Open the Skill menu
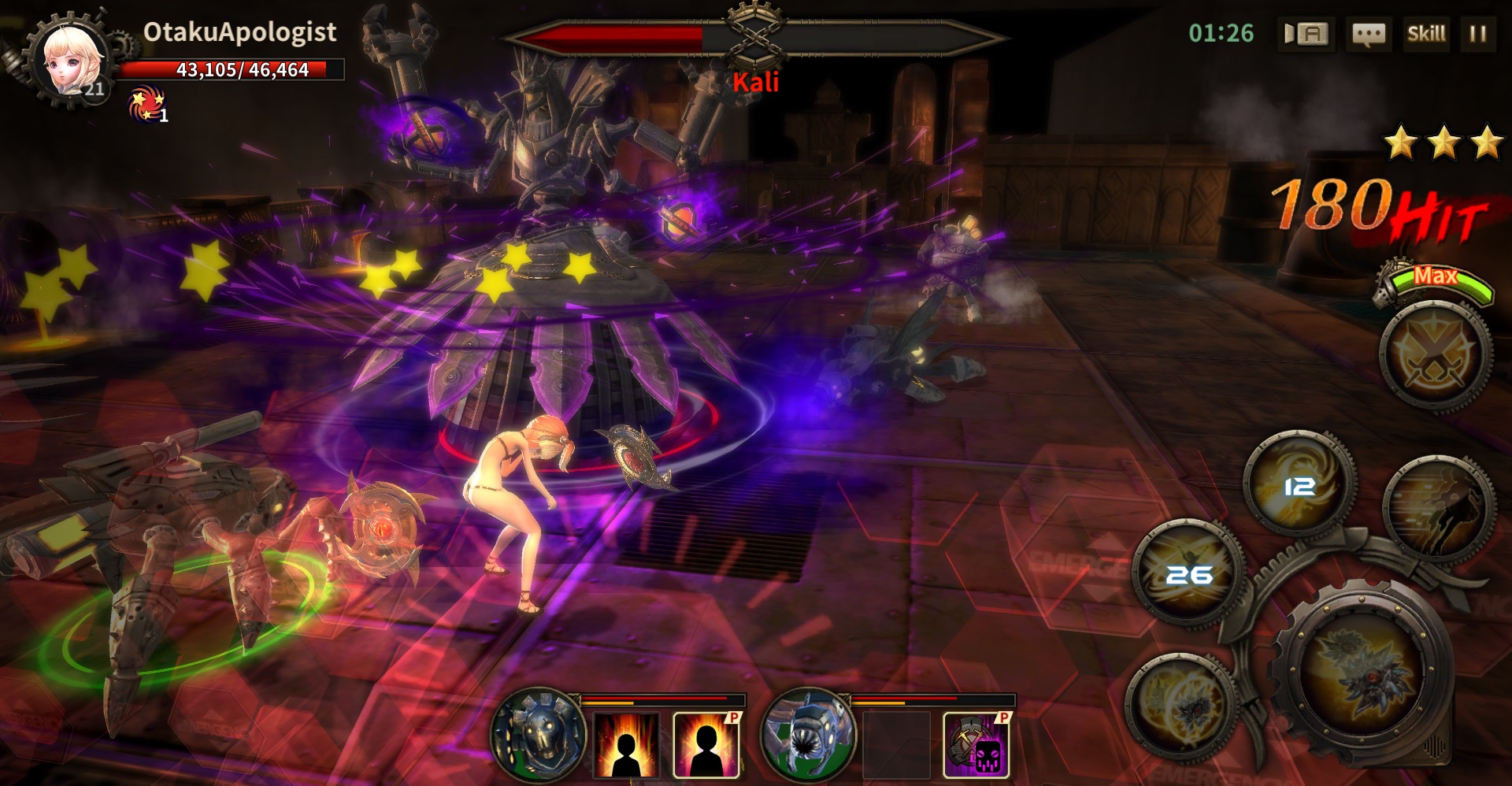 click(1426, 34)
